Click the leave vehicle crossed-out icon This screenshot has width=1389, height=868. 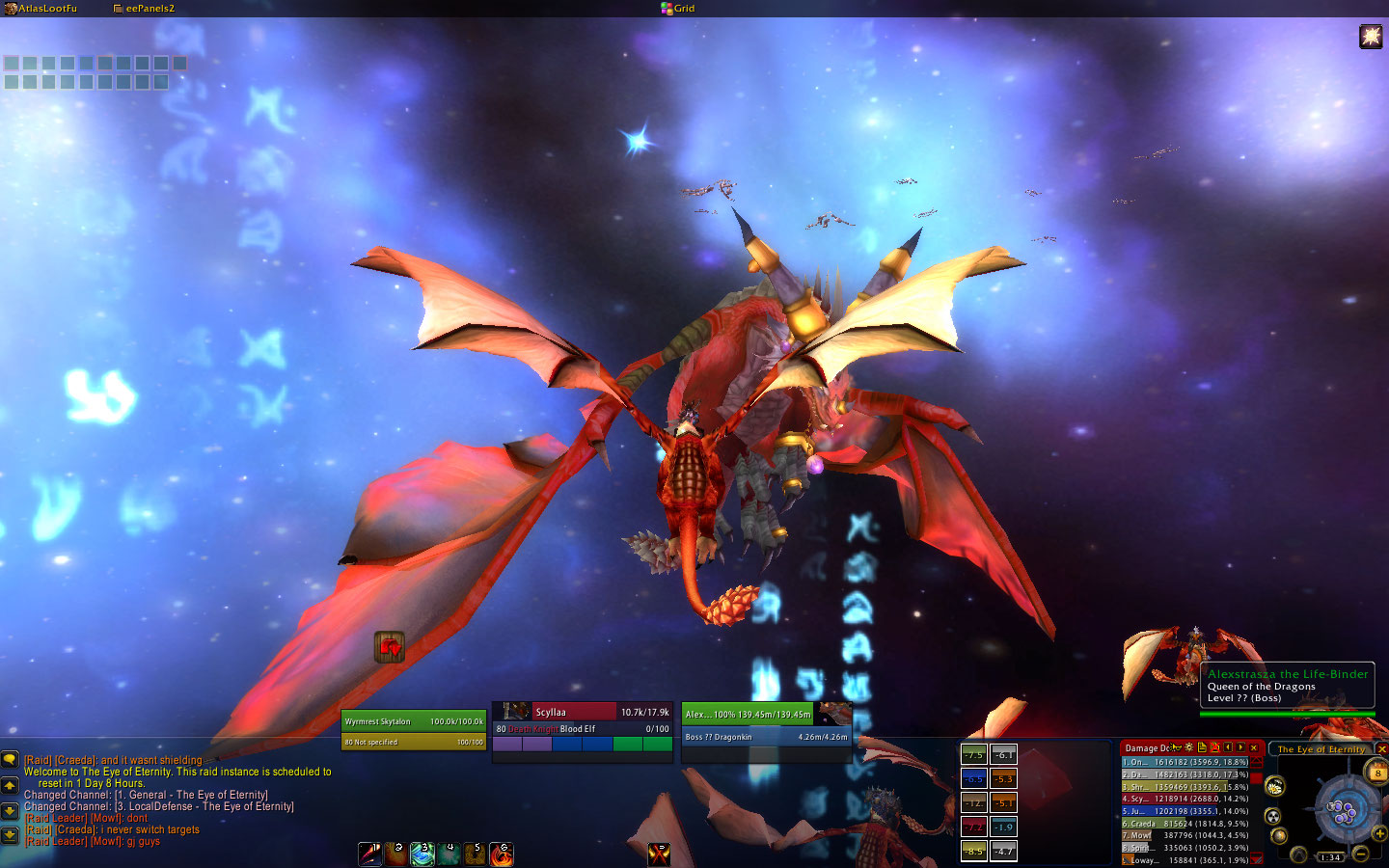coord(660,854)
